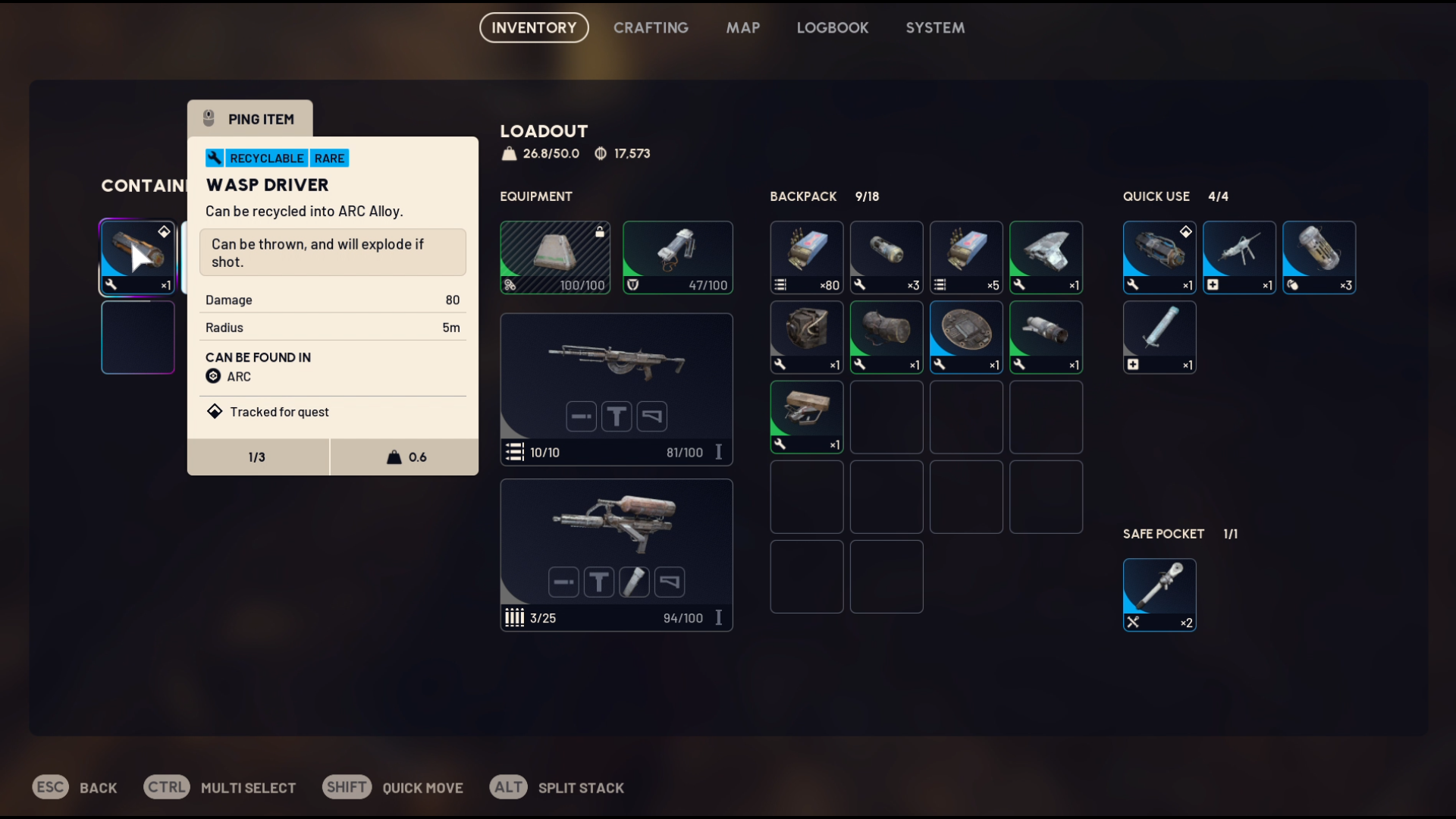
Task: Switch to the Map tab
Action: pyautogui.click(x=742, y=28)
